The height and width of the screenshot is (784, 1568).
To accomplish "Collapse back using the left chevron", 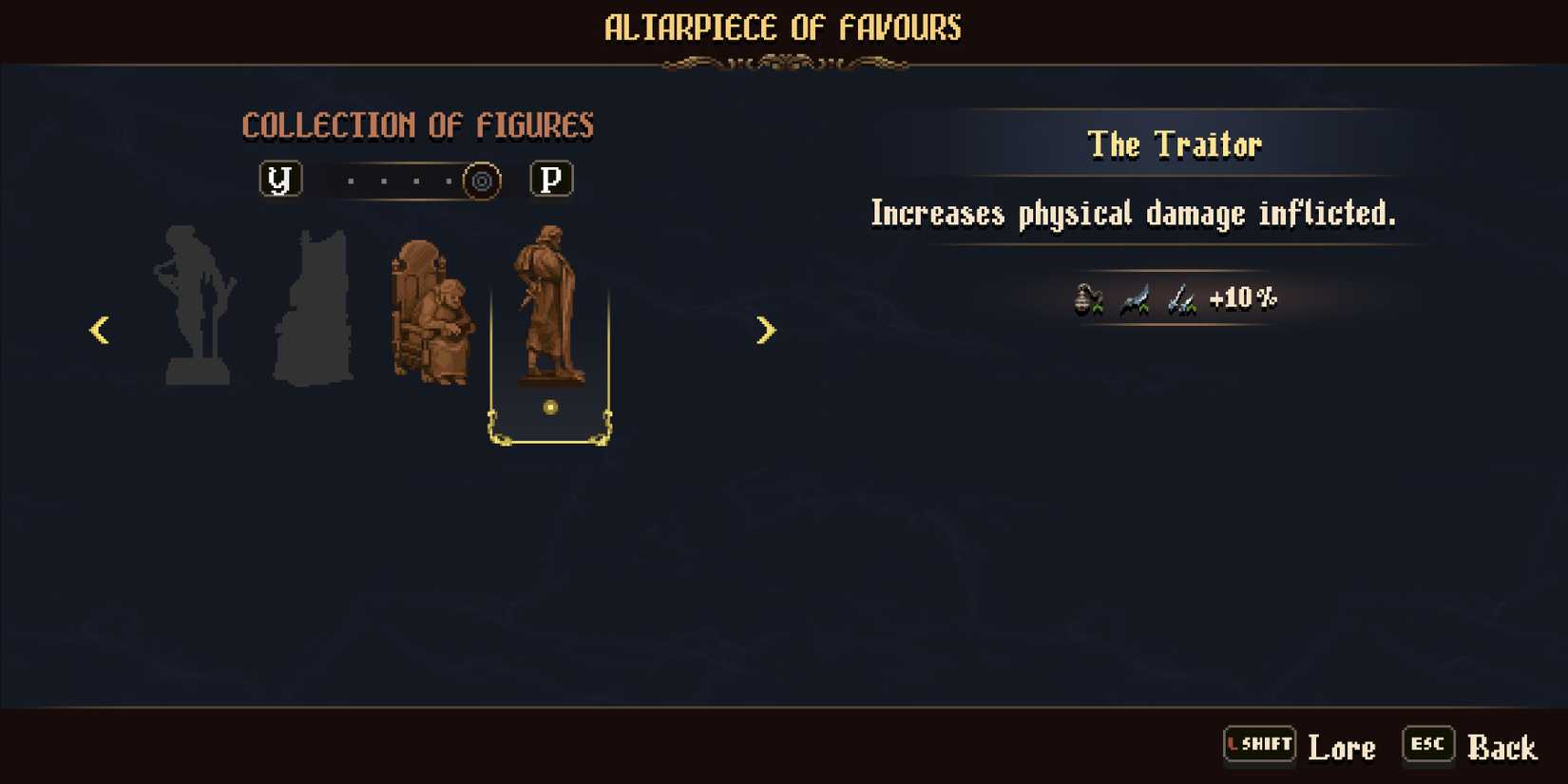I will point(99,330).
